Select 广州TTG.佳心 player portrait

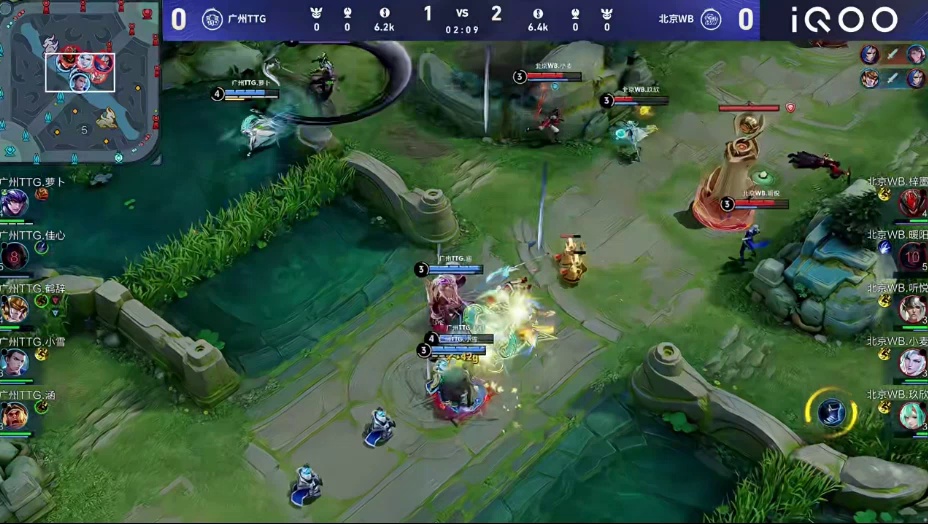point(14,257)
